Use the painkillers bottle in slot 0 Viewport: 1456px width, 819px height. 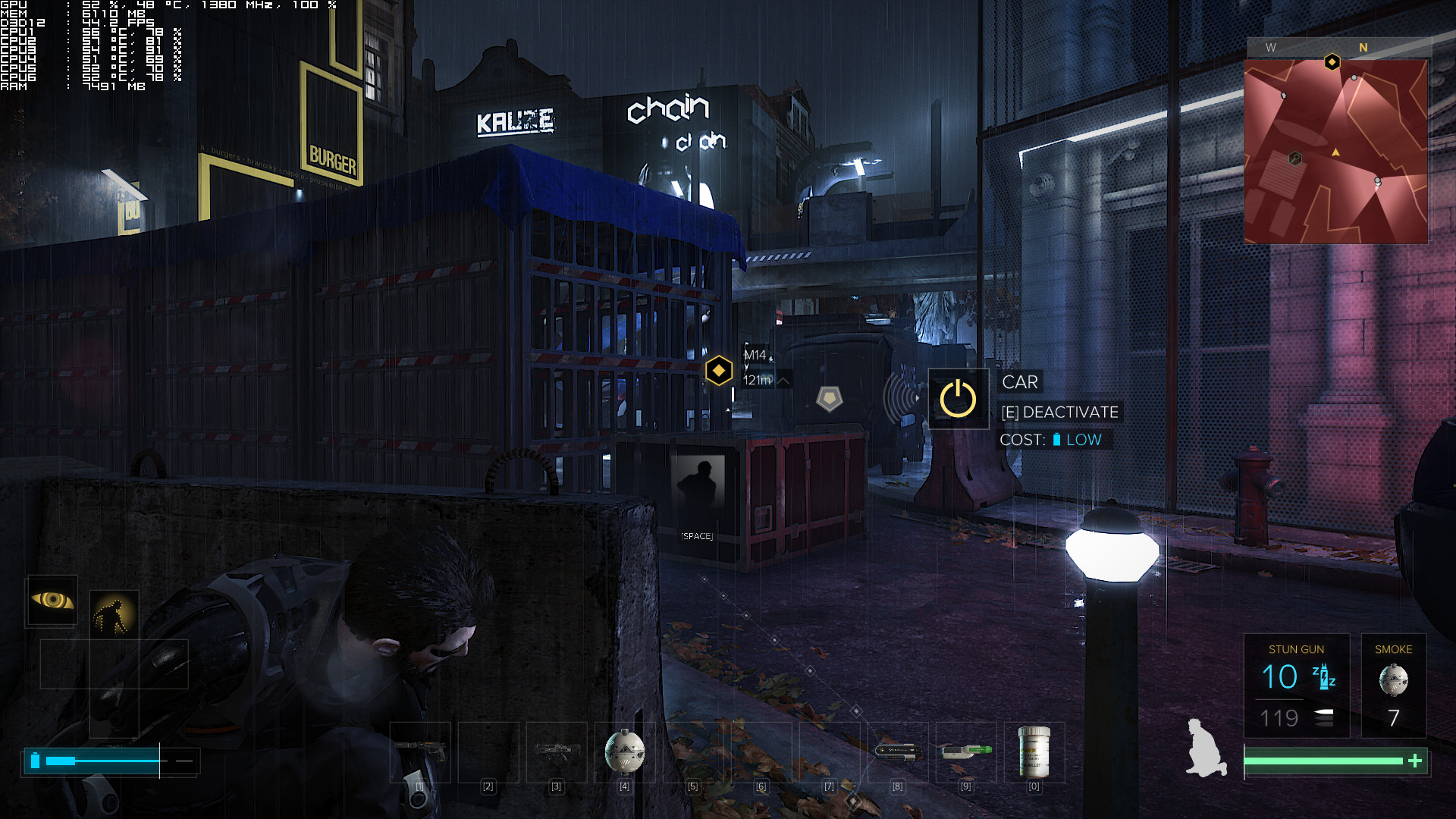coord(1033,753)
